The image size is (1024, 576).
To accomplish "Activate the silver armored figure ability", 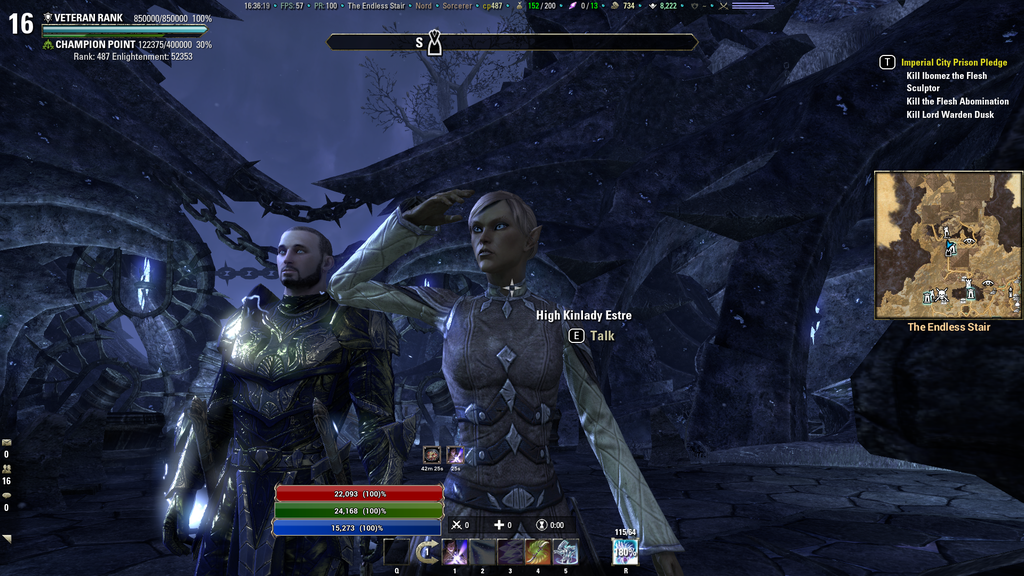I will 566,552.
